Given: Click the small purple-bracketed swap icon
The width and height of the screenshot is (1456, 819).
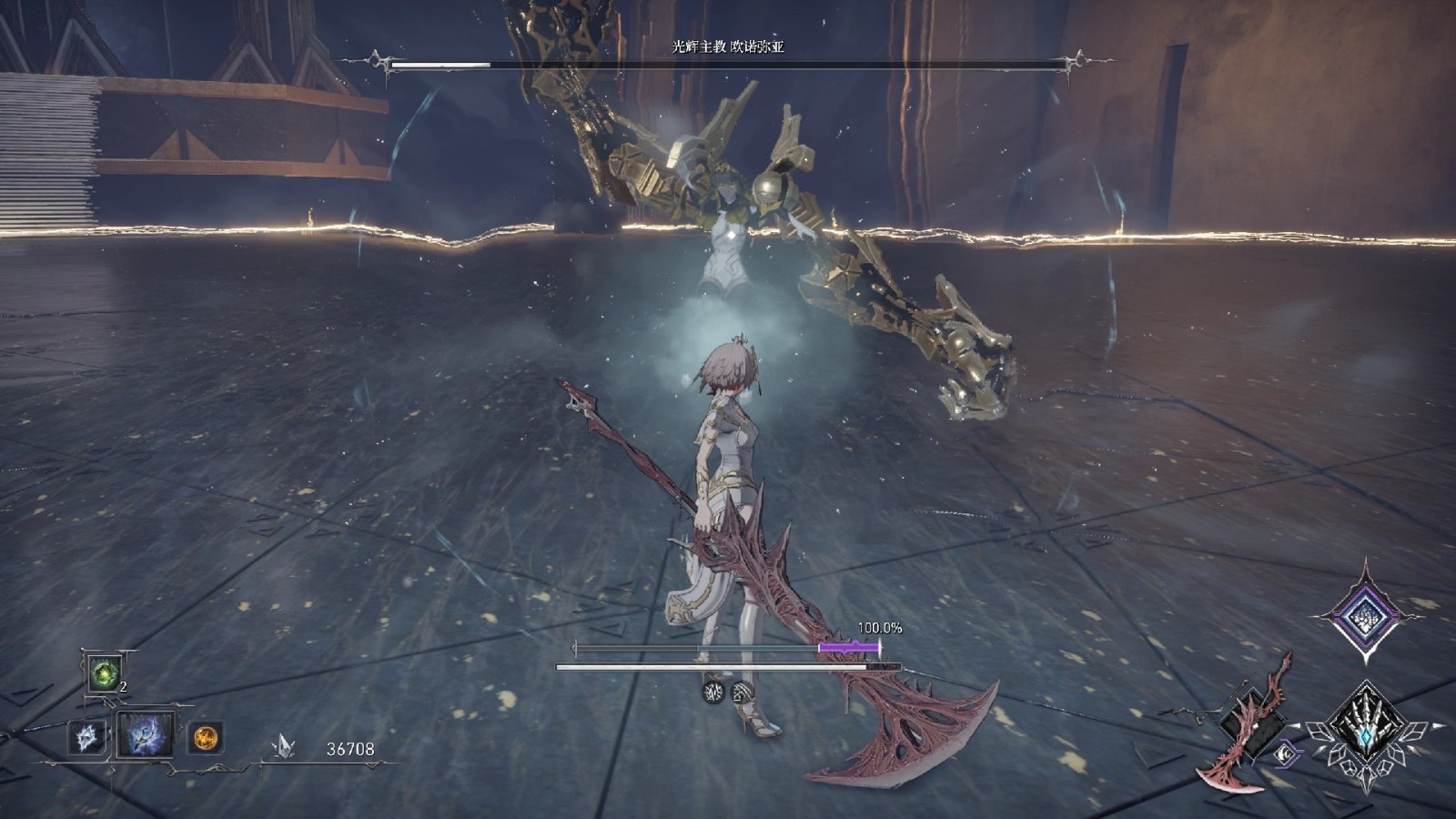Looking at the screenshot, I should point(1286,753).
